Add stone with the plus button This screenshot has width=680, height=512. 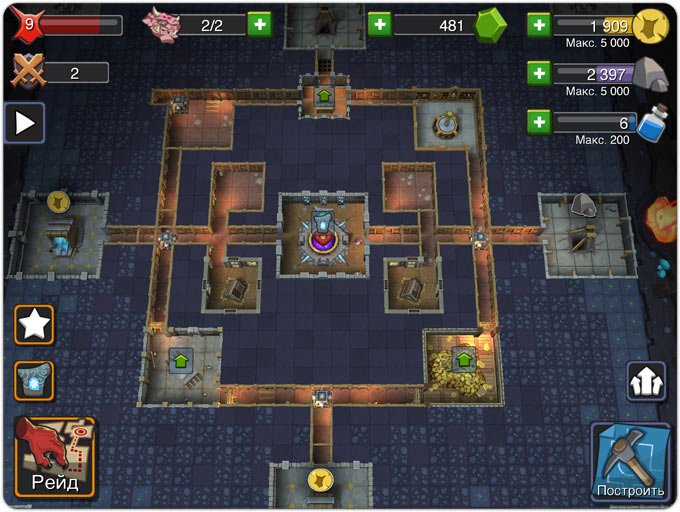click(539, 72)
